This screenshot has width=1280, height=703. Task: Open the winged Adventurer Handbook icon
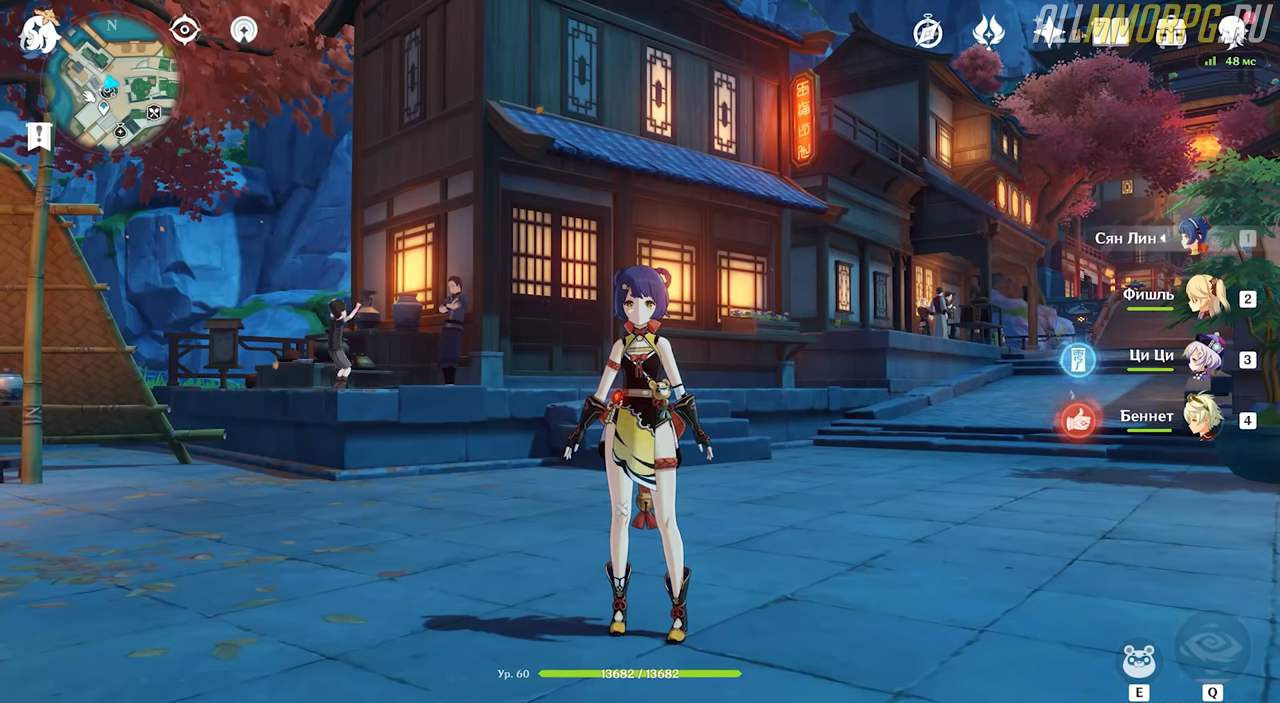click(x=988, y=32)
